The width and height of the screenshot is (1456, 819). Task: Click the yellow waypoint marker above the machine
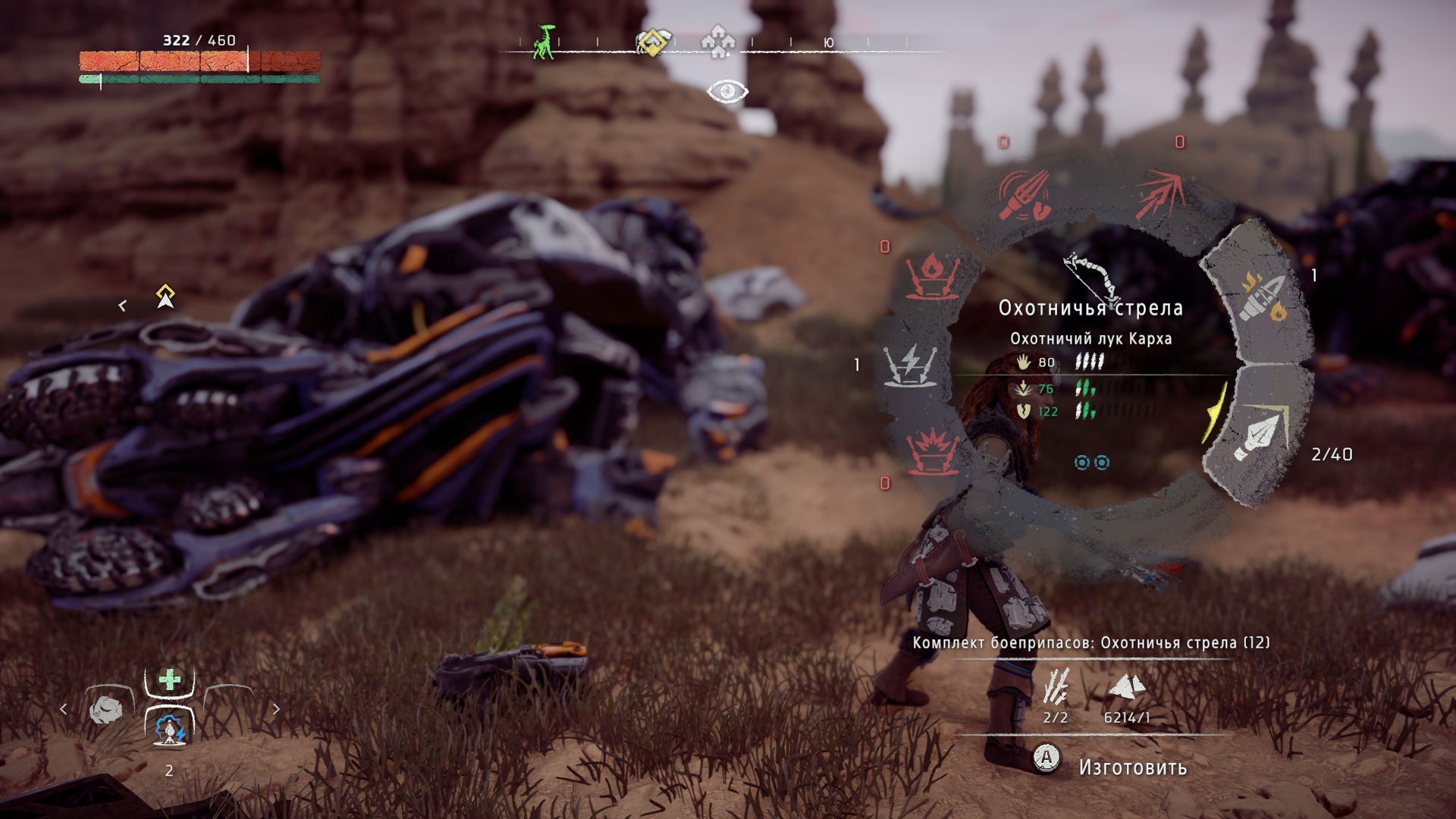165,296
